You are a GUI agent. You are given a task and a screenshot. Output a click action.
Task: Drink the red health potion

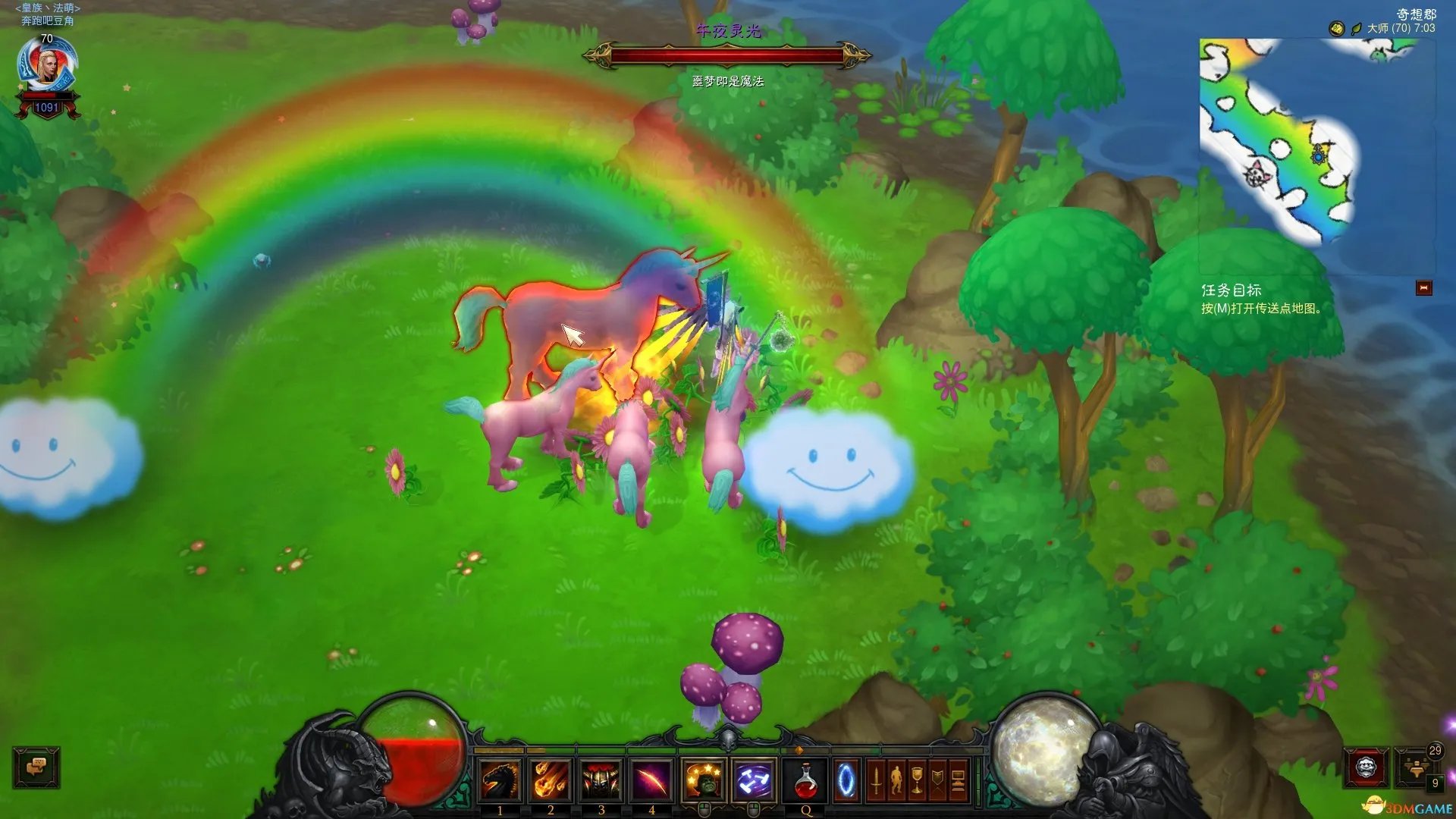(x=806, y=780)
